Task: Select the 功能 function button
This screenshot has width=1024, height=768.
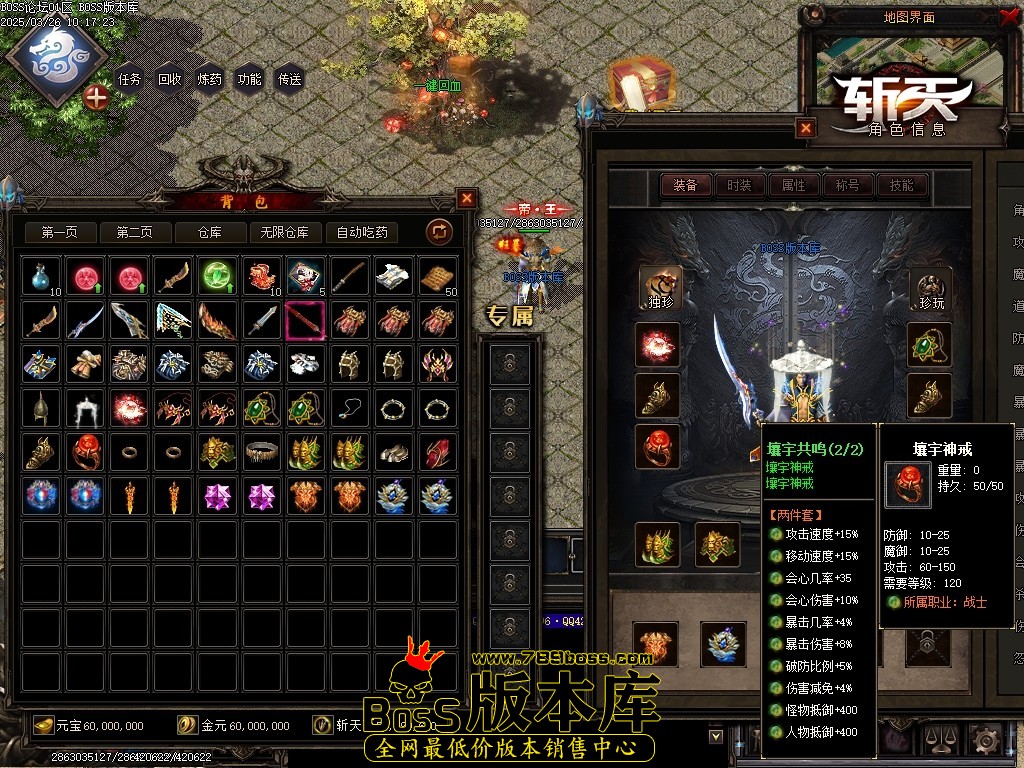Action: coord(249,79)
